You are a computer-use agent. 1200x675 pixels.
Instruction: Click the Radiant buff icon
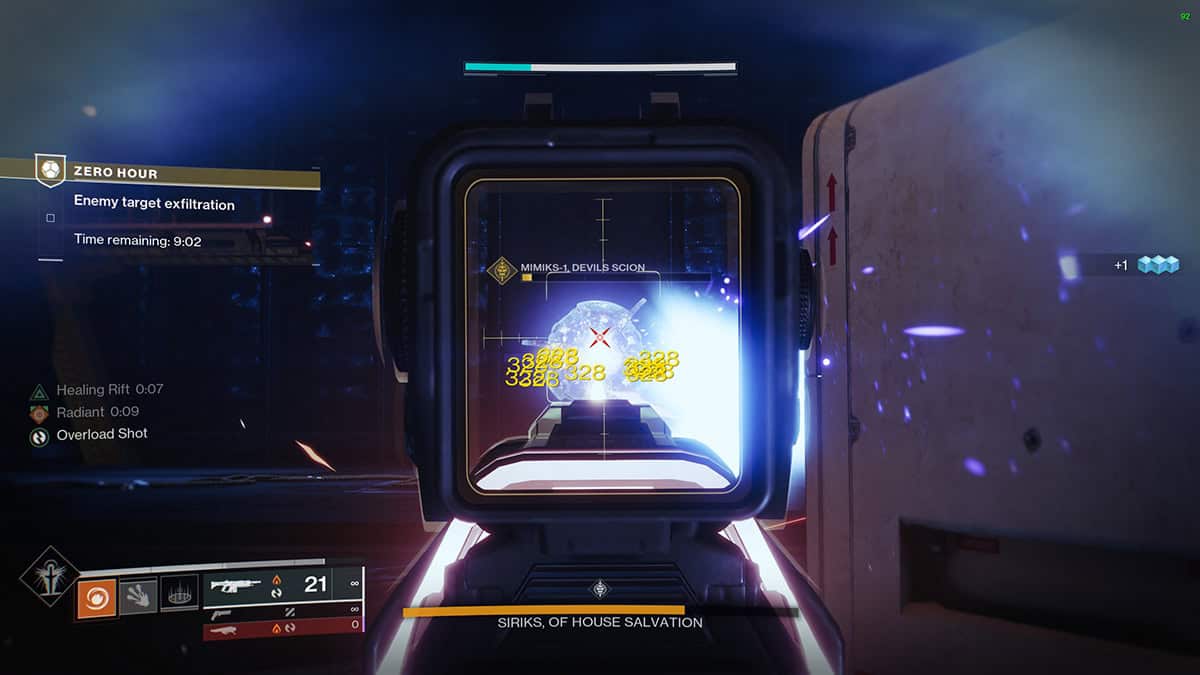[39, 413]
